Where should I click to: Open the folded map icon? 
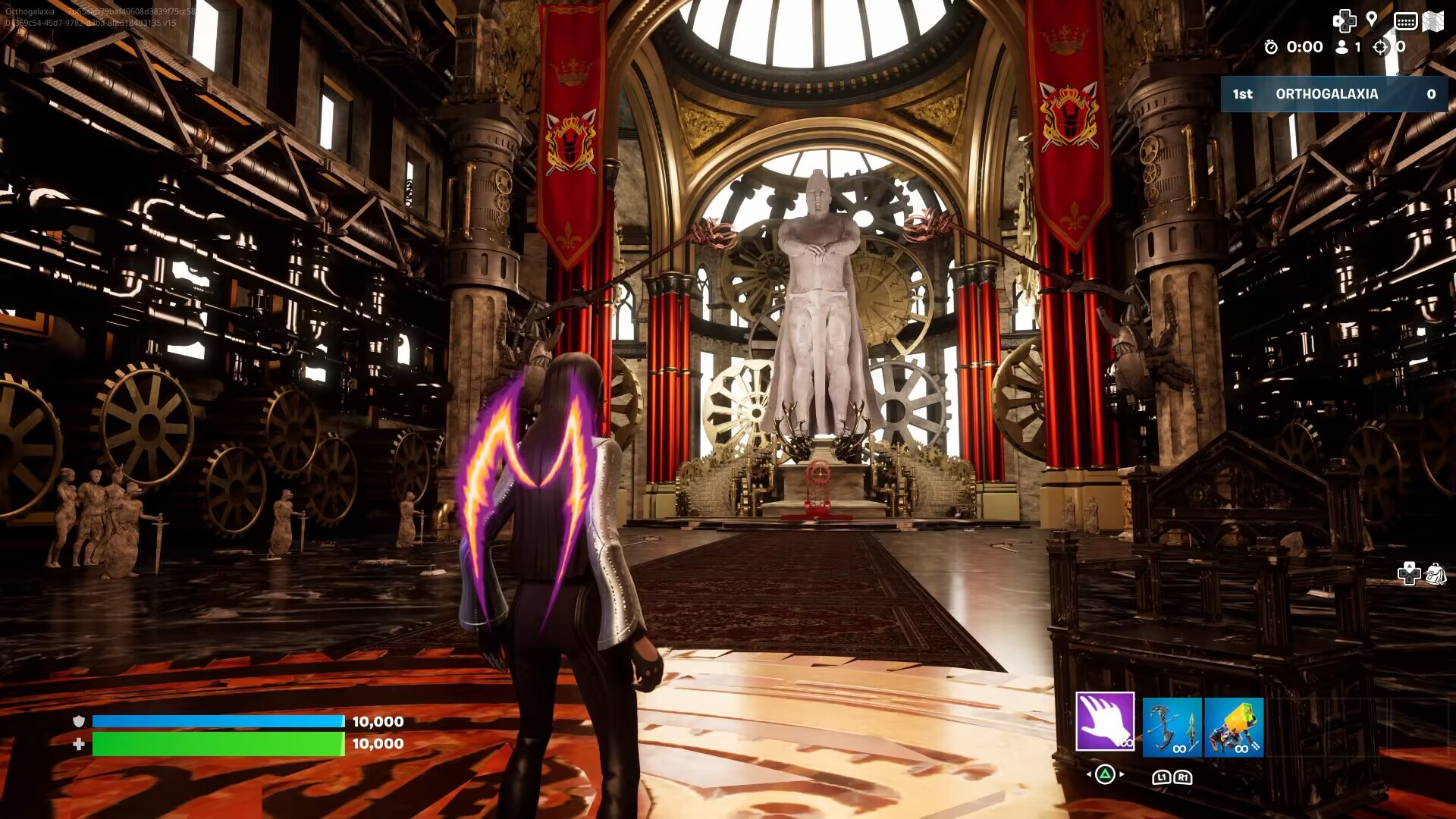pos(1432,21)
